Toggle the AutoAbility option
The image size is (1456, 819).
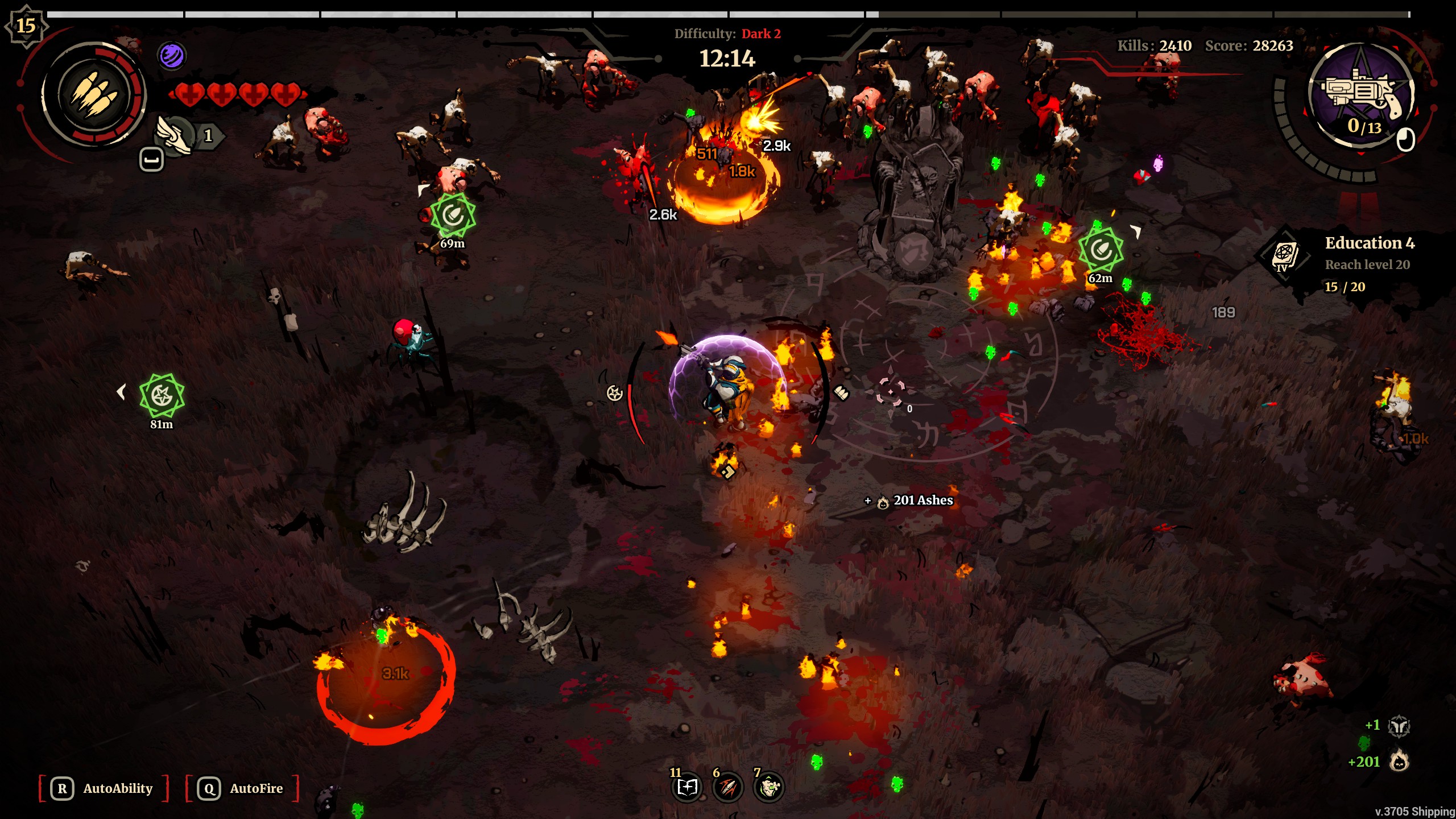104,788
